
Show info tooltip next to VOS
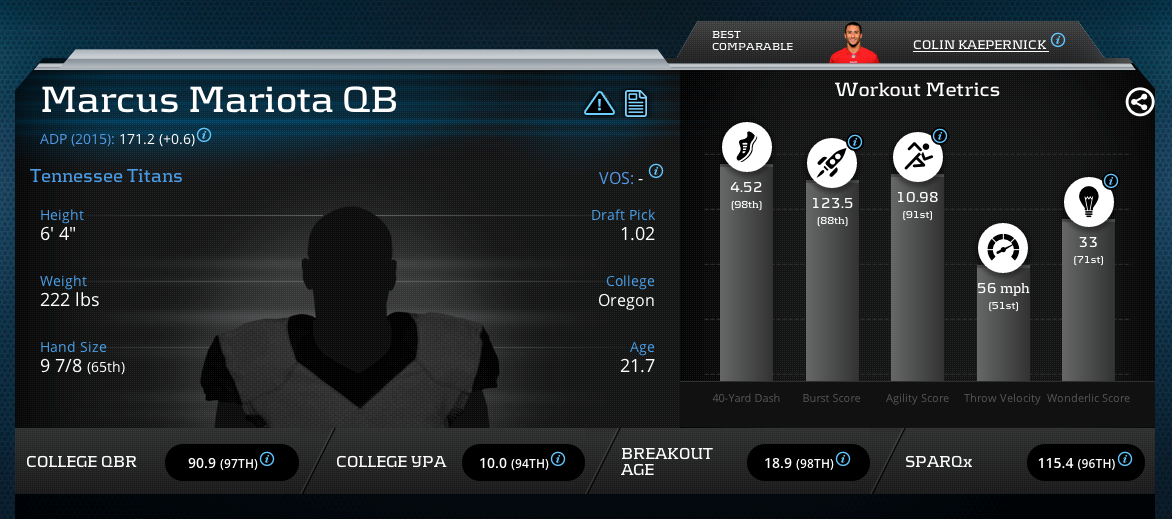(x=656, y=171)
